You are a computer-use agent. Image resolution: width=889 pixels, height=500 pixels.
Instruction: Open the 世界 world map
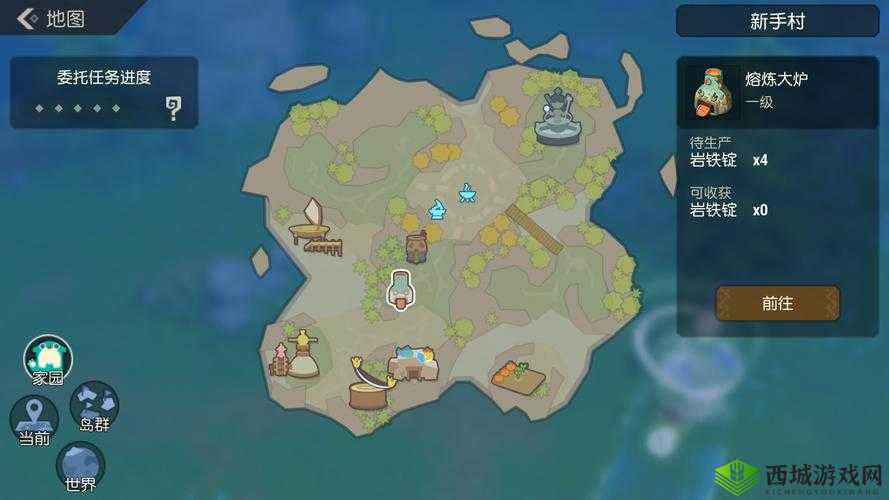coord(80,466)
